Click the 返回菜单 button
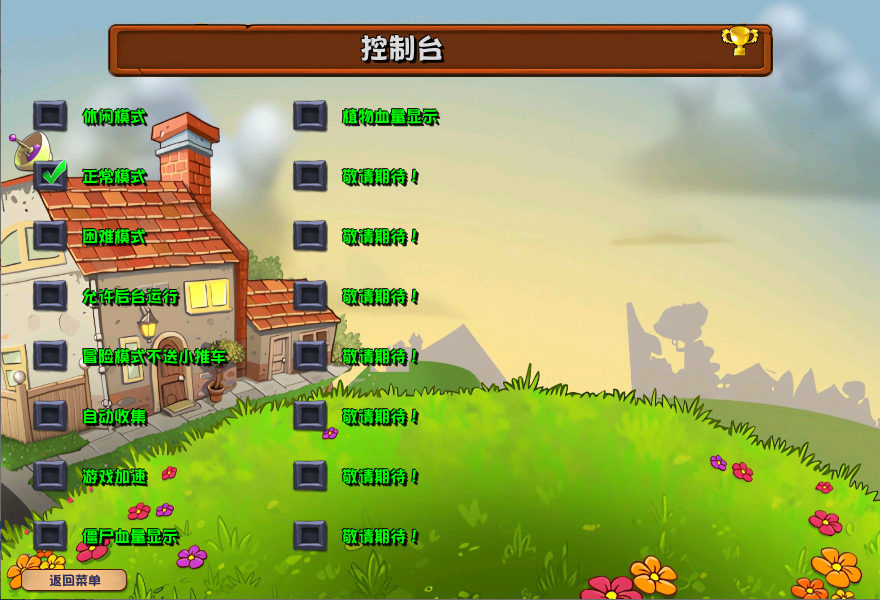The height and width of the screenshot is (600, 880). click(x=75, y=580)
